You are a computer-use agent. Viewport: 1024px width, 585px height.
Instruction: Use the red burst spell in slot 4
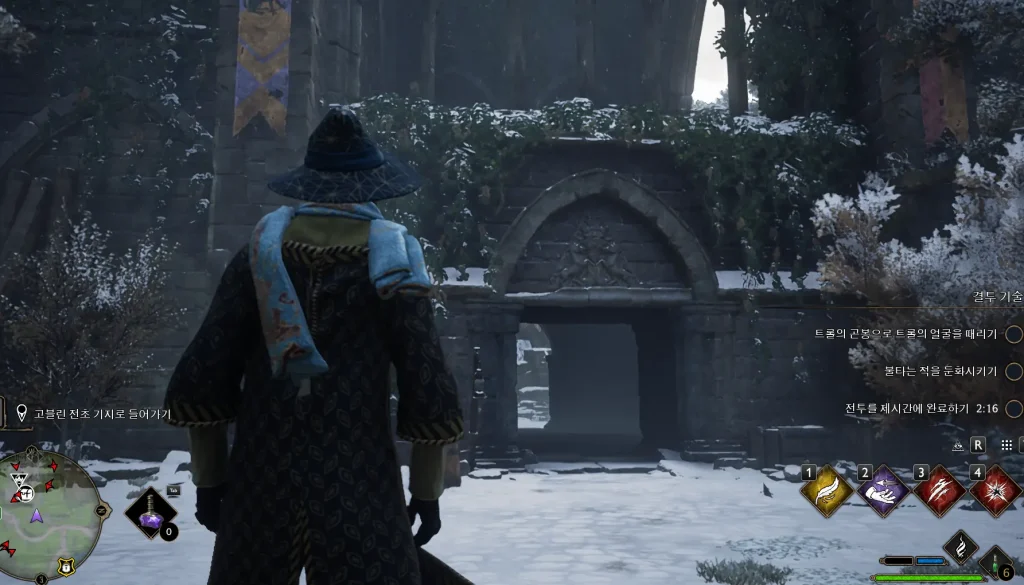pyautogui.click(x=996, y=492)
